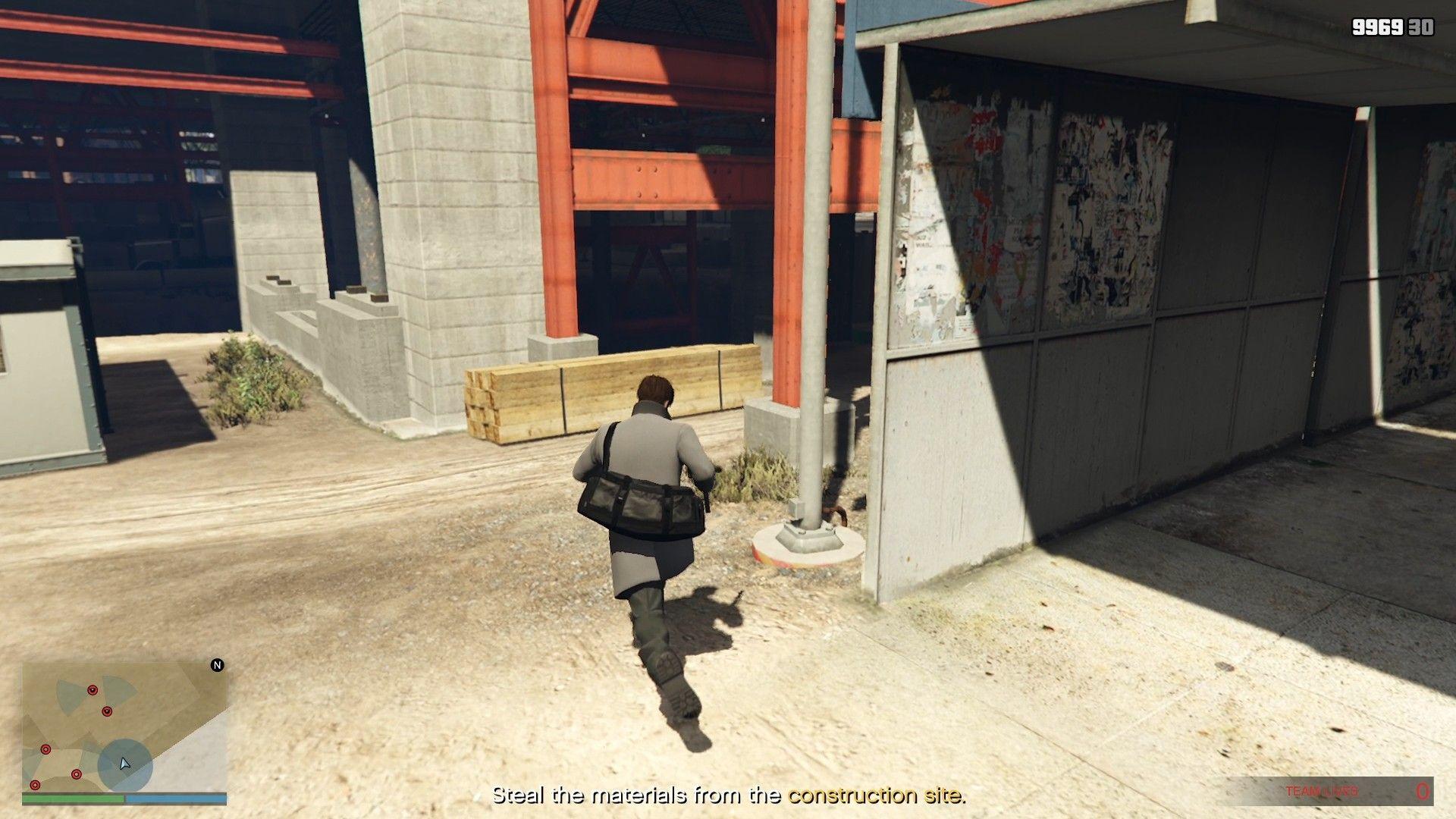Click the red blip in the minimap's upper middle

(x=107, y=711)
